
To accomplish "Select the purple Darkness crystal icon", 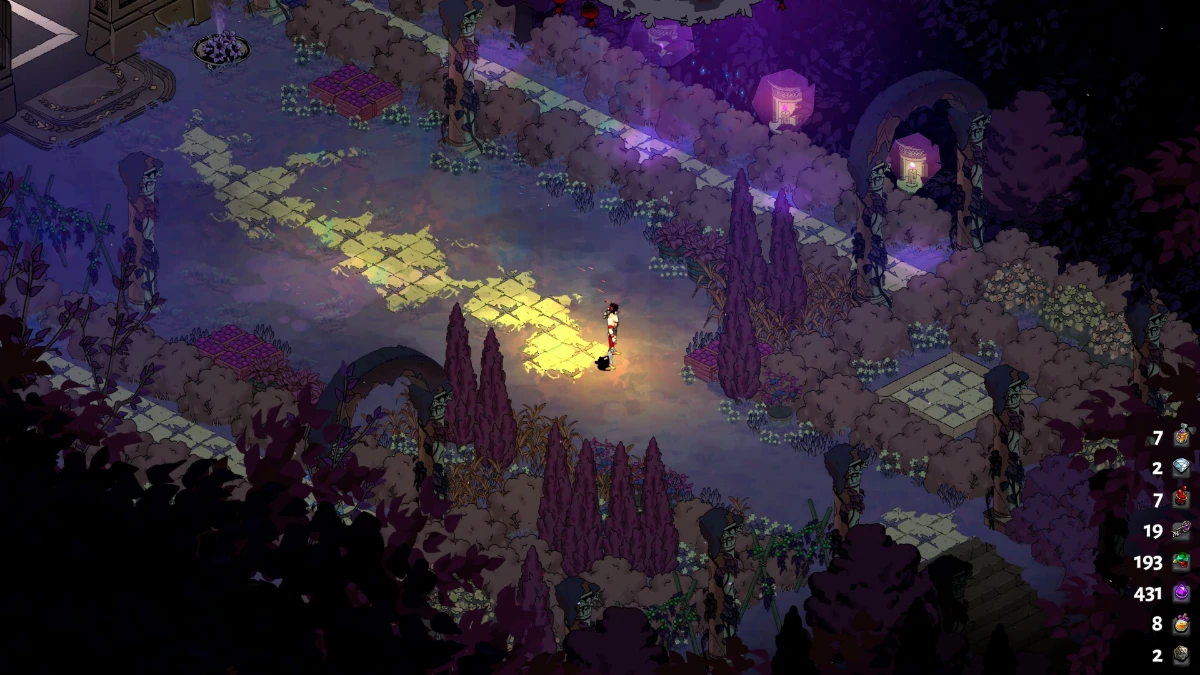I will [x=1182, y=593].
